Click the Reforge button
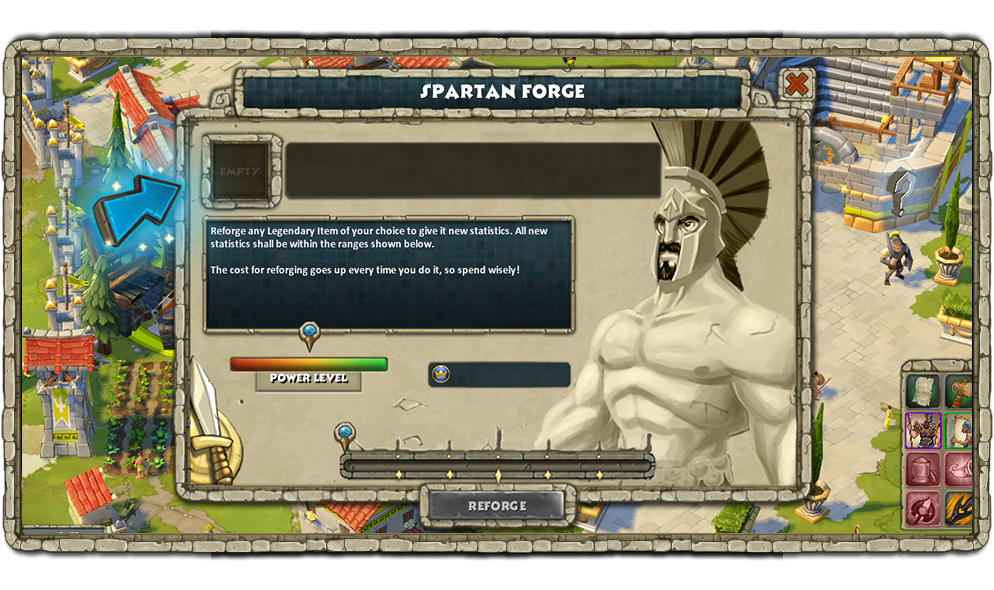 click(x=497, y=506)
